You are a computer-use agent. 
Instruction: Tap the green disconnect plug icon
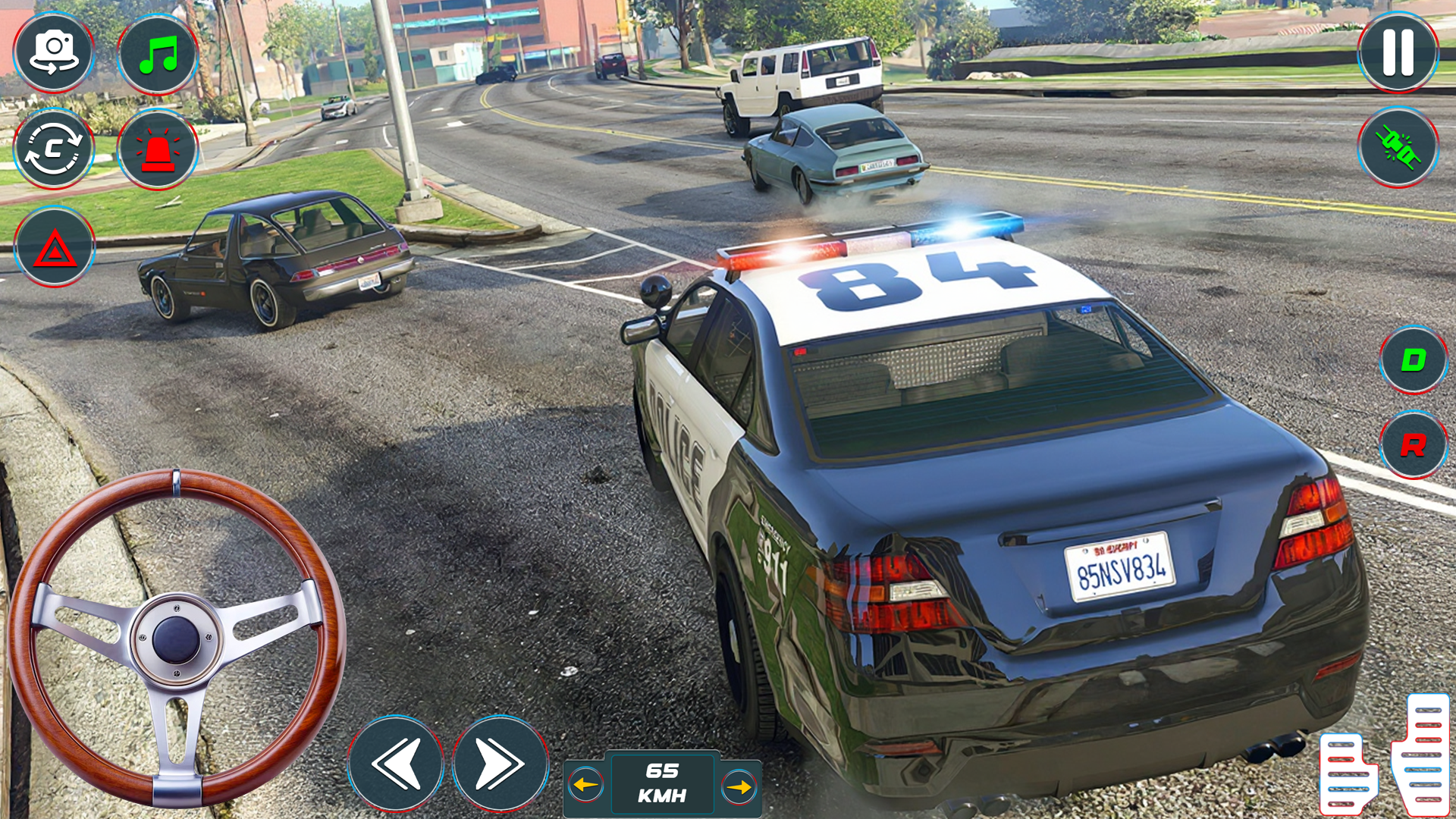(1399, 149)
